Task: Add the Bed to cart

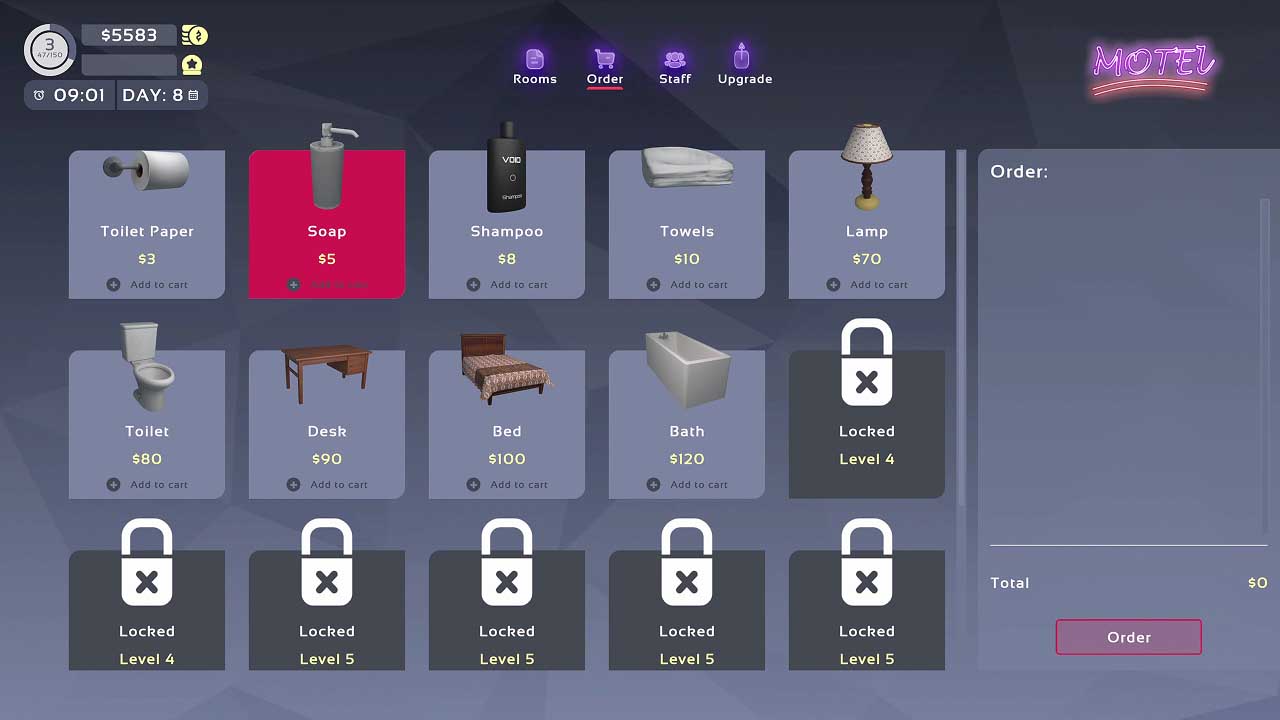Action: pyautogui.click(x=507, y=484)
